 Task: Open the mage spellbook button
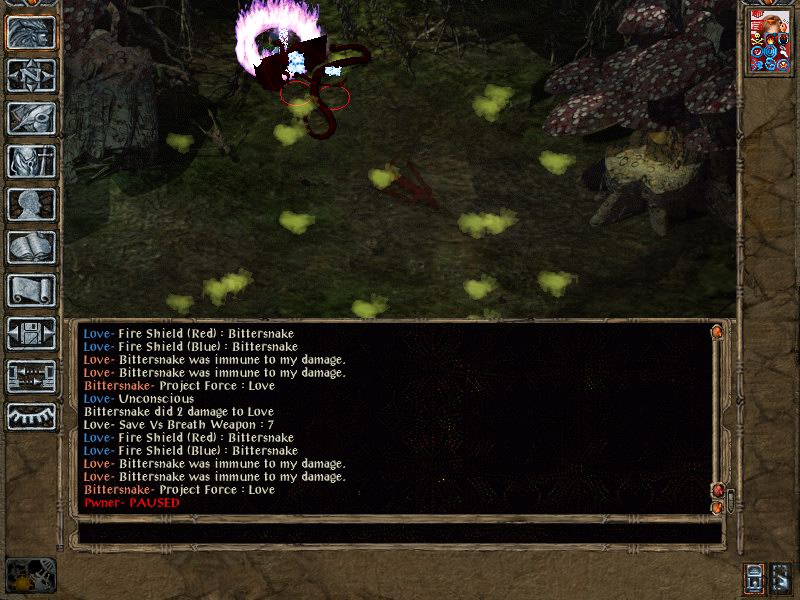[30, 247]
